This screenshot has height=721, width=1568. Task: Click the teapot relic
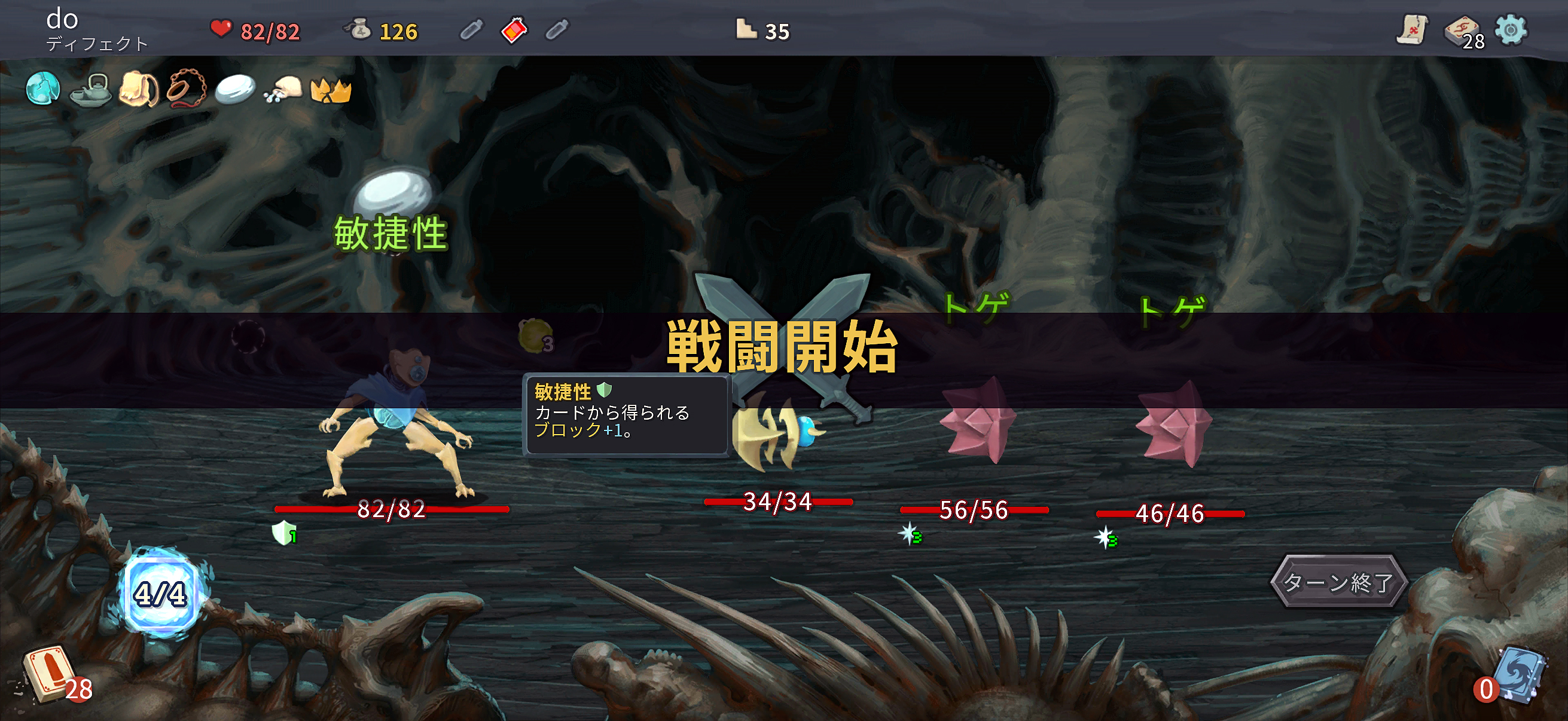90,90
